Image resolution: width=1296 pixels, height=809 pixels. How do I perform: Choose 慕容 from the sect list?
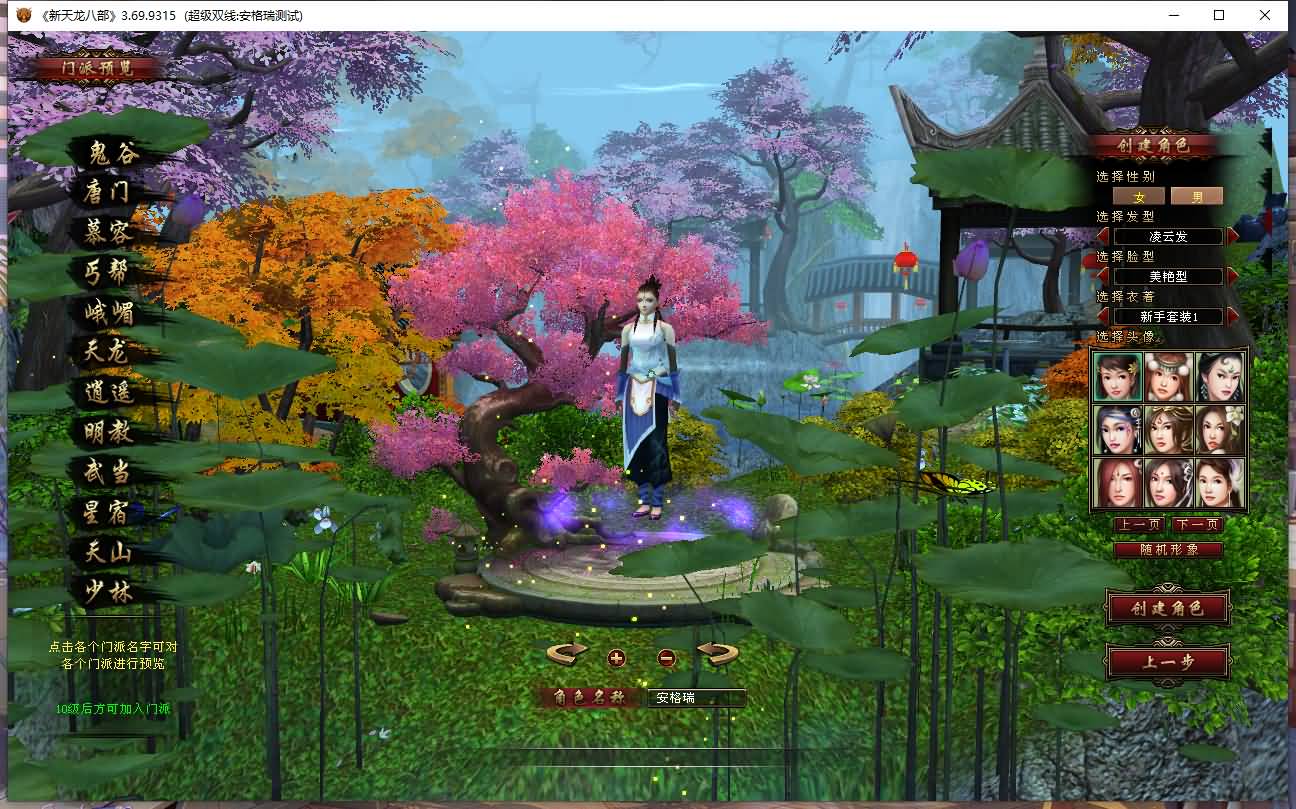(x=108, y=232)
